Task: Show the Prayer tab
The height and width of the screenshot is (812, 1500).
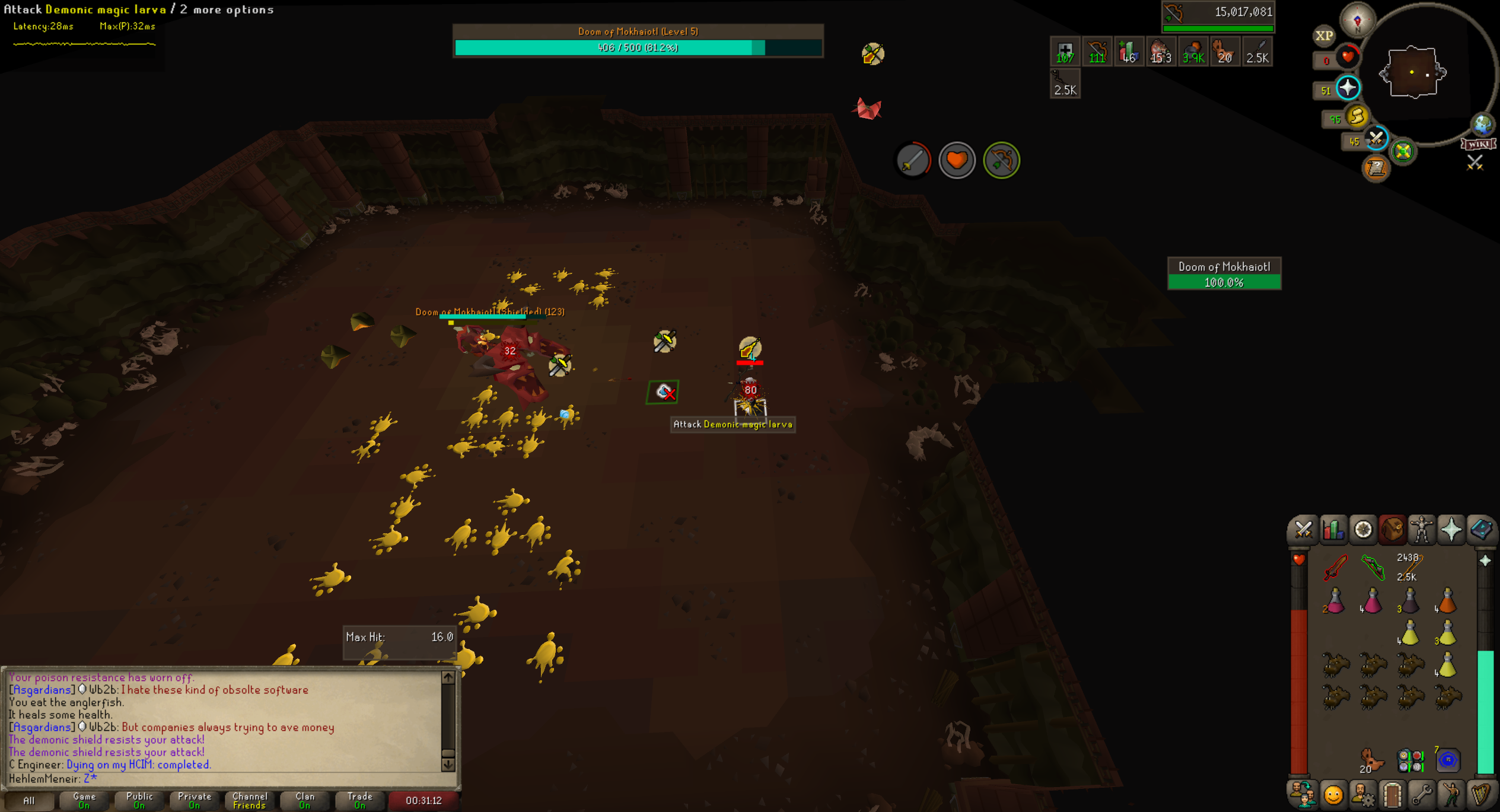Action: 1451,530
